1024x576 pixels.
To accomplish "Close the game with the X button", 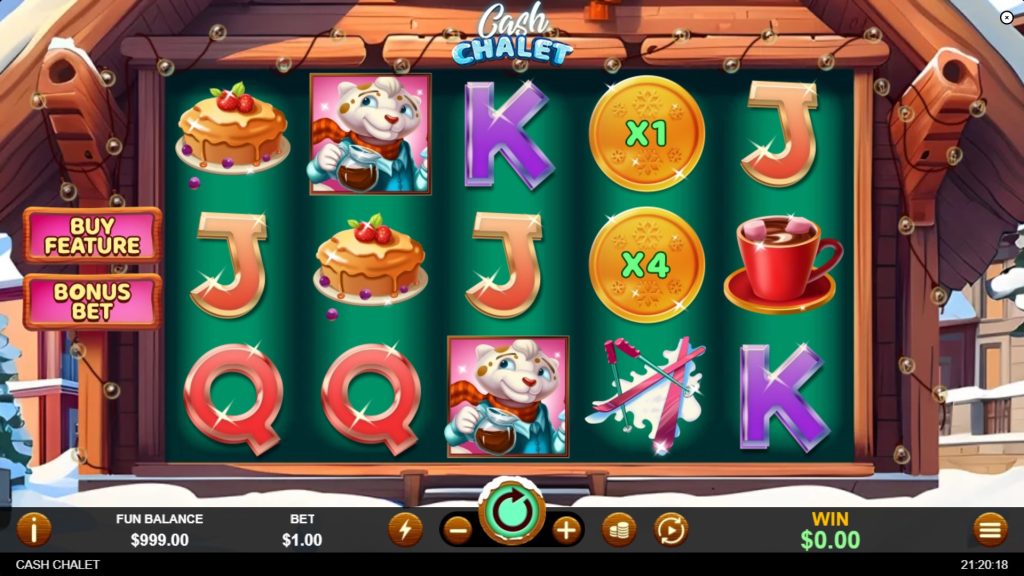I will [1006, 17].
